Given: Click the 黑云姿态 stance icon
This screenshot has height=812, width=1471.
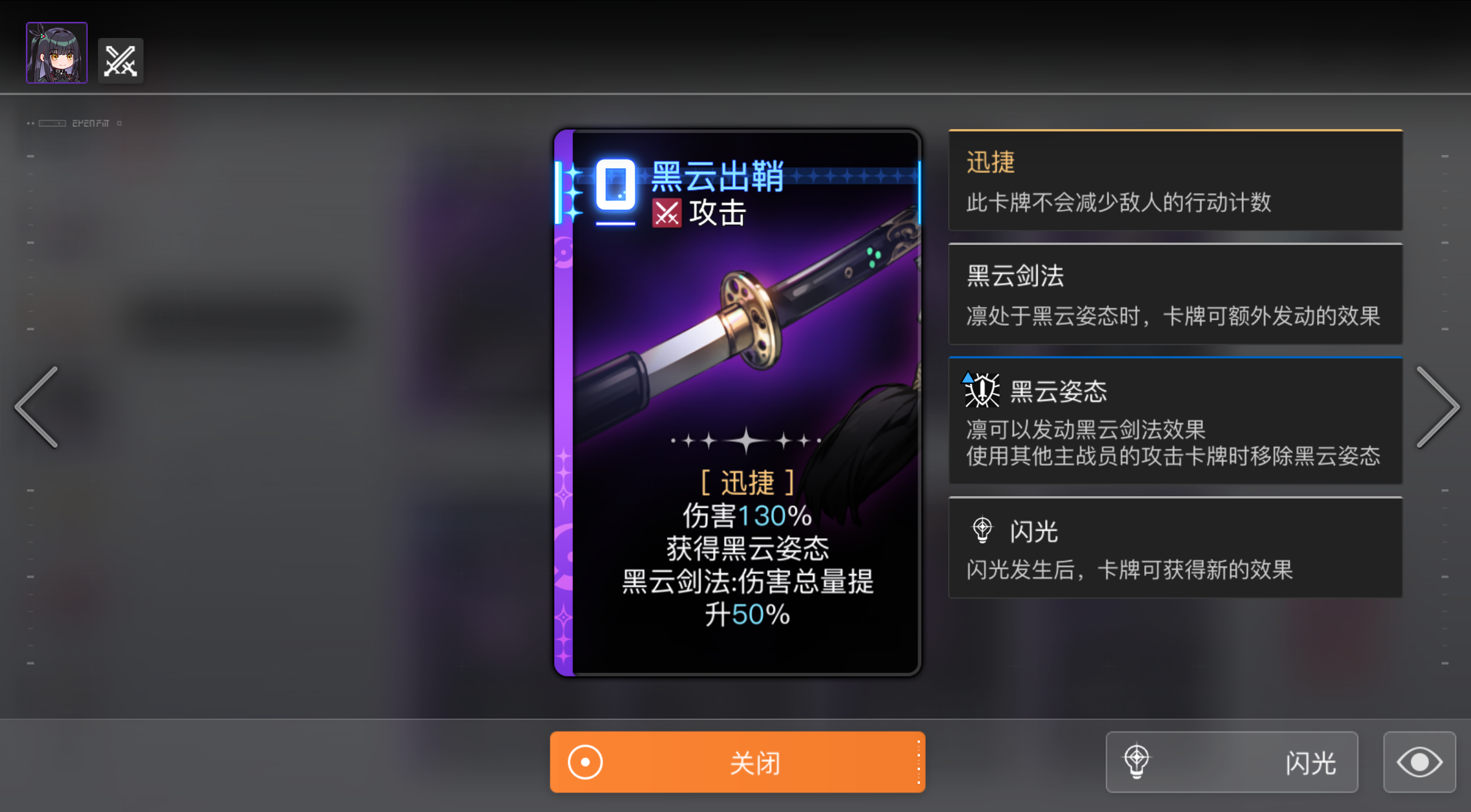Looking at the screenshot, I should pos(981,391).
